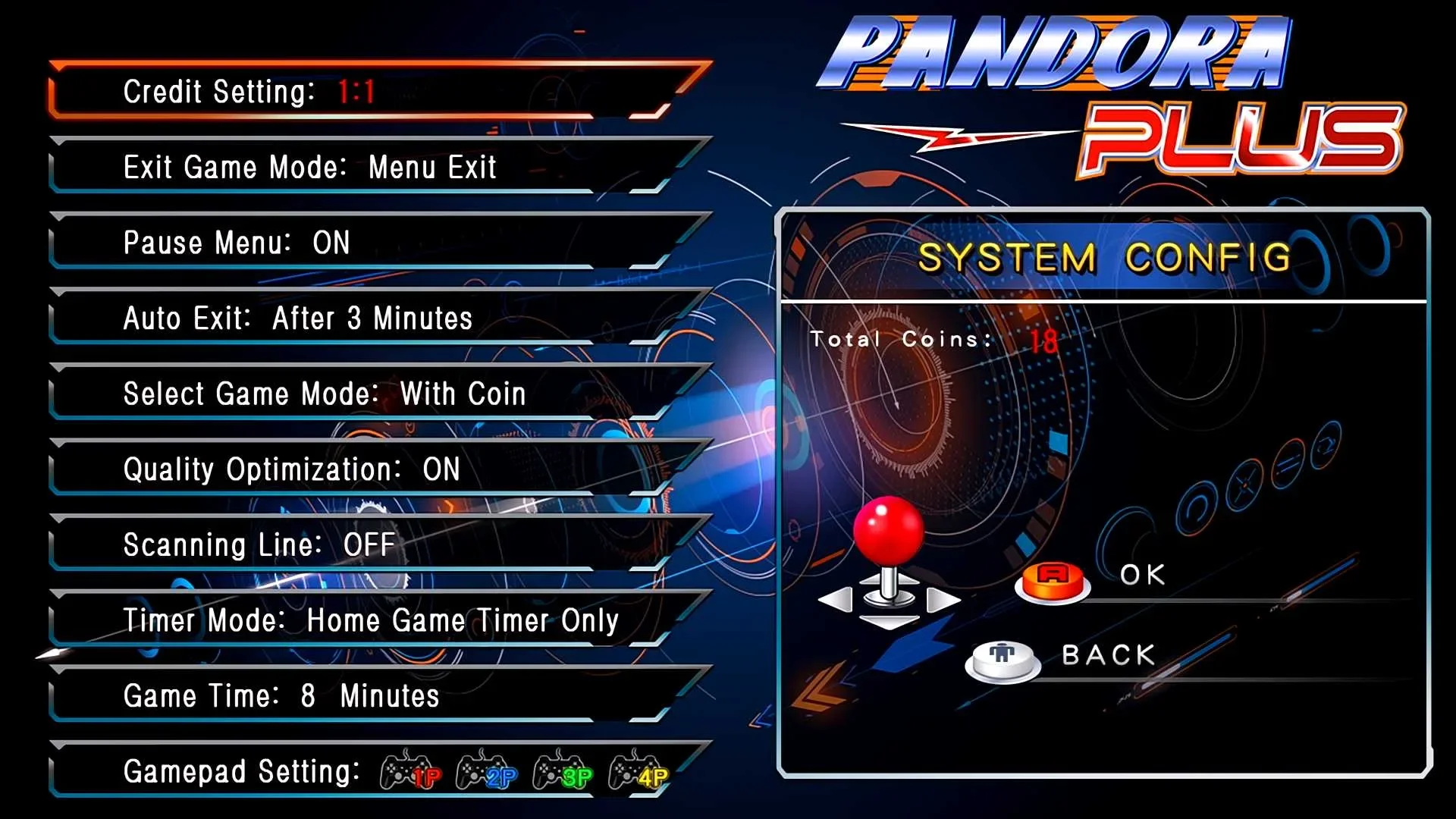The width and height of the screenshot is (1456, 819).
Task: Choose the 4P gamepad icon
Action: pos(638,771)
